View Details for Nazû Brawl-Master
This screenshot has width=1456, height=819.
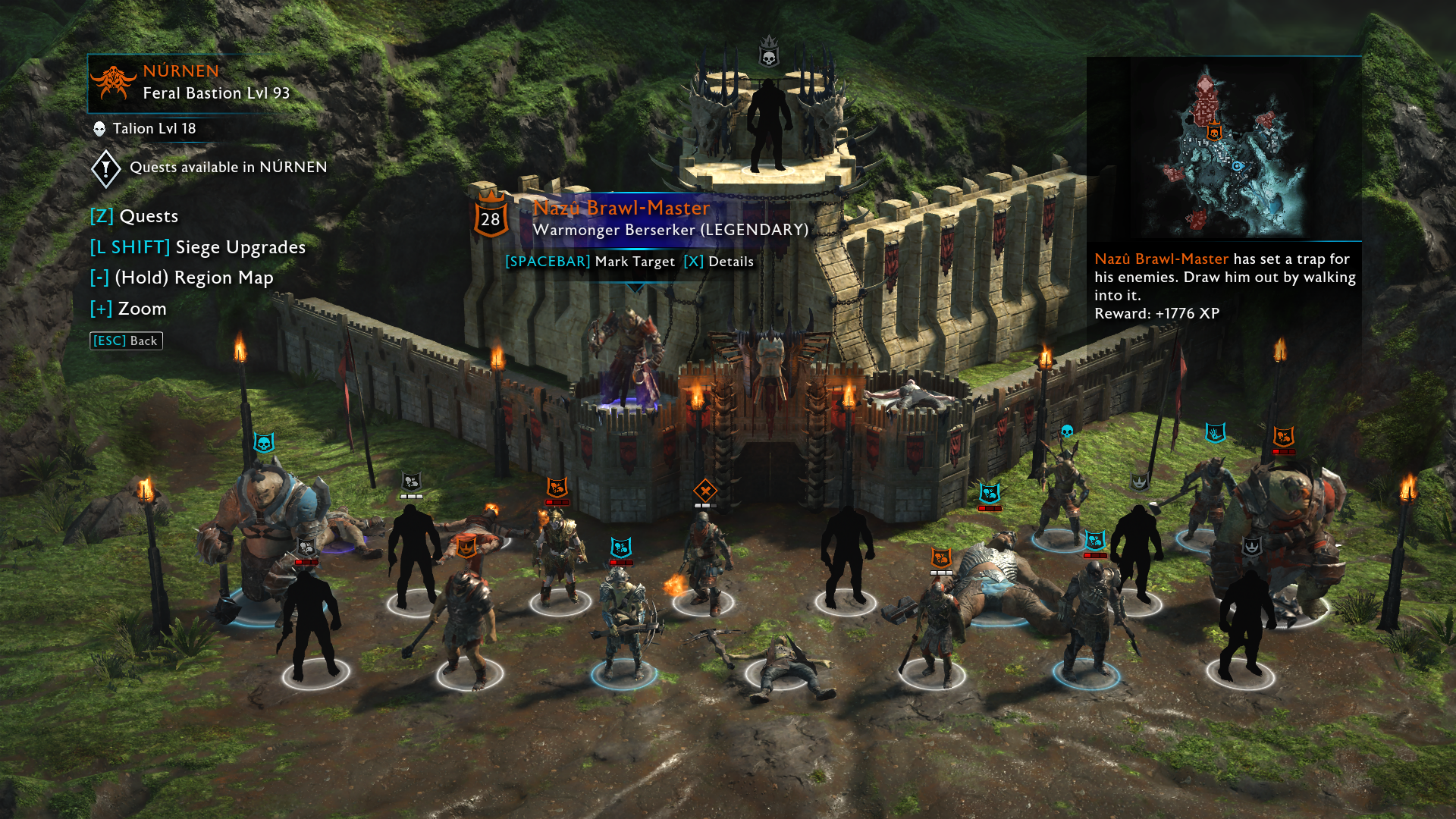coord(718,262)
